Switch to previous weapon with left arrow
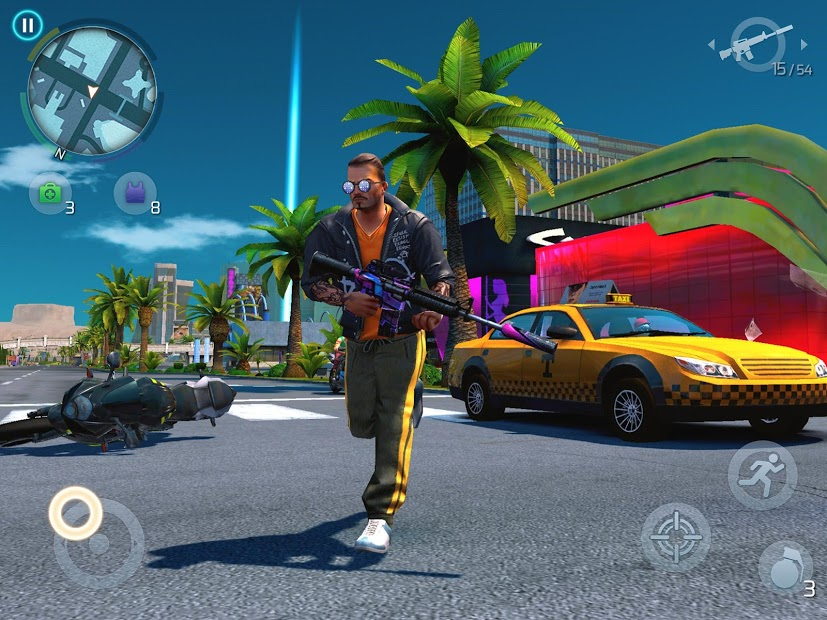The width and height of the screenshot is (827, 620). 712,45
